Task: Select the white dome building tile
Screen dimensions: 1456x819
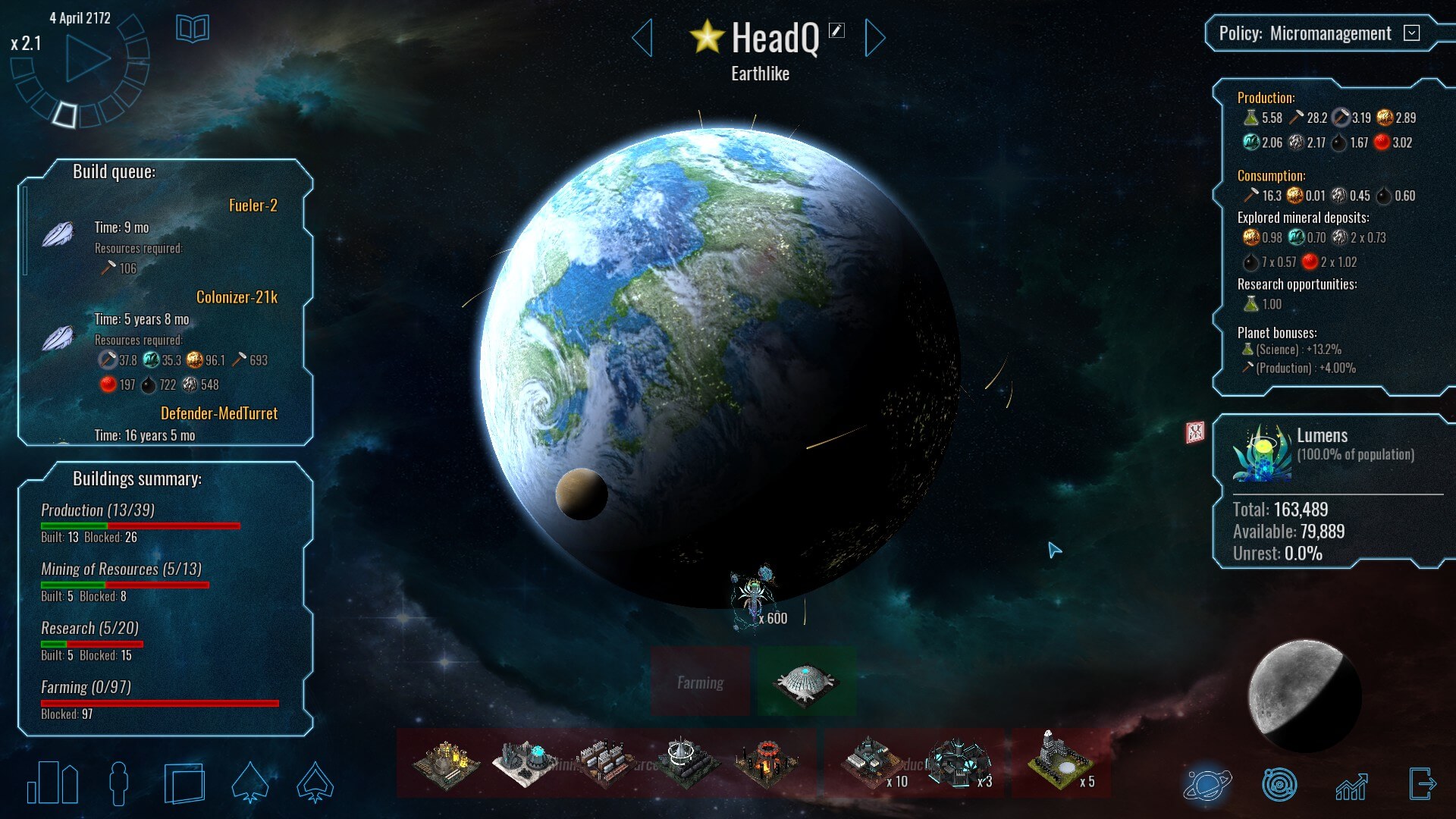Action: [805, 682]
